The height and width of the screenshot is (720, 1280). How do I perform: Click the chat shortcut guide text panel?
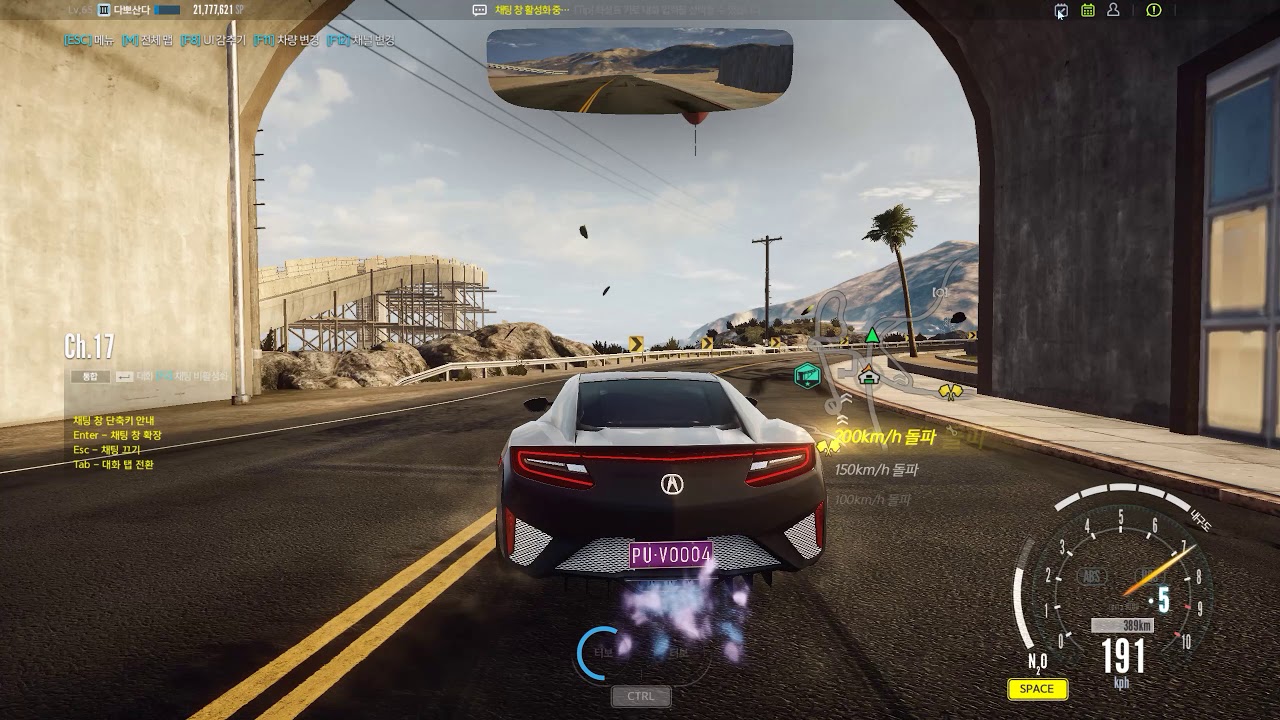point(115,443)
